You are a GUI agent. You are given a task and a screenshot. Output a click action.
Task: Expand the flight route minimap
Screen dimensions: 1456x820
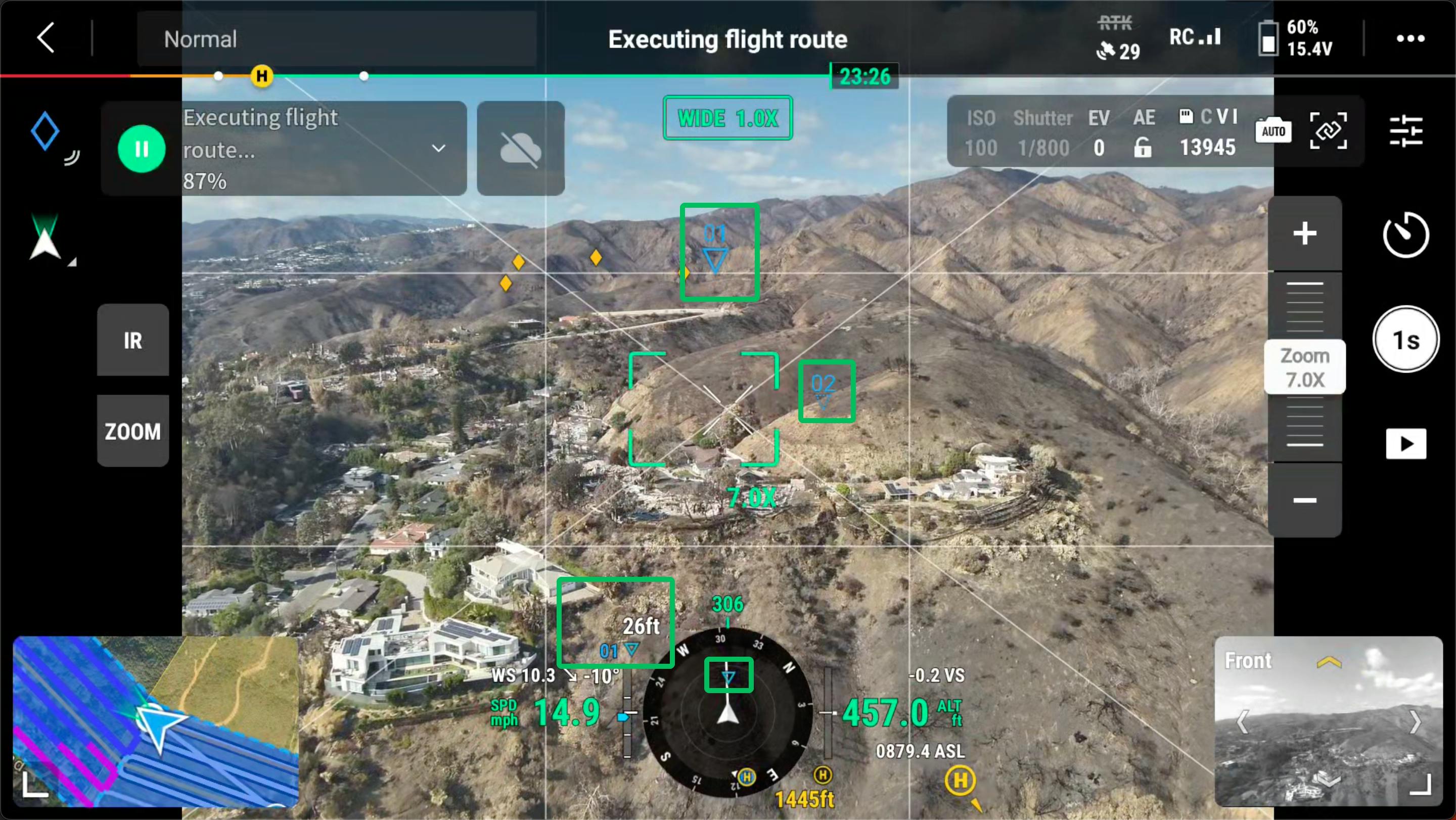click(x=35, y=785)
